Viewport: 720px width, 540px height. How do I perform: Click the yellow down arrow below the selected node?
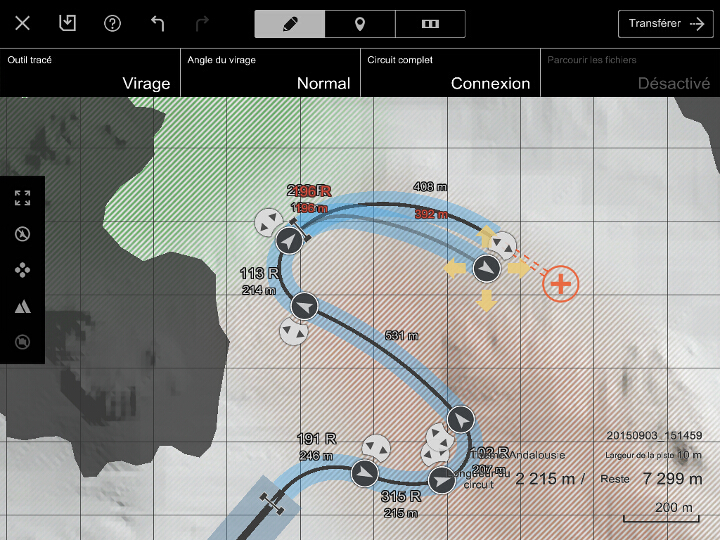tap(486, 300)
